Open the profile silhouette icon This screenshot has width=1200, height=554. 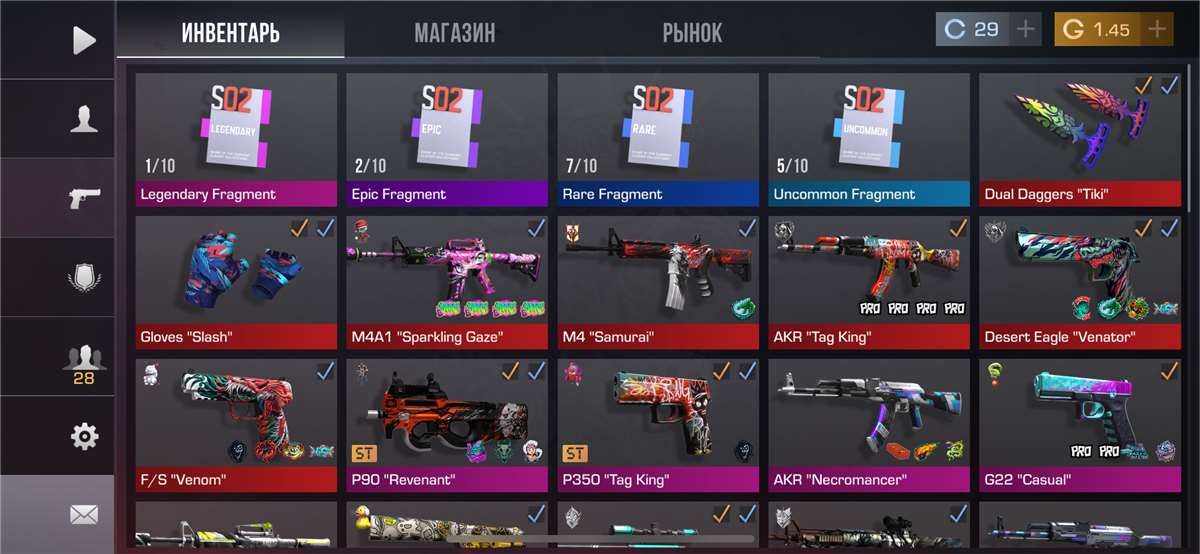(x=84, y=119)
